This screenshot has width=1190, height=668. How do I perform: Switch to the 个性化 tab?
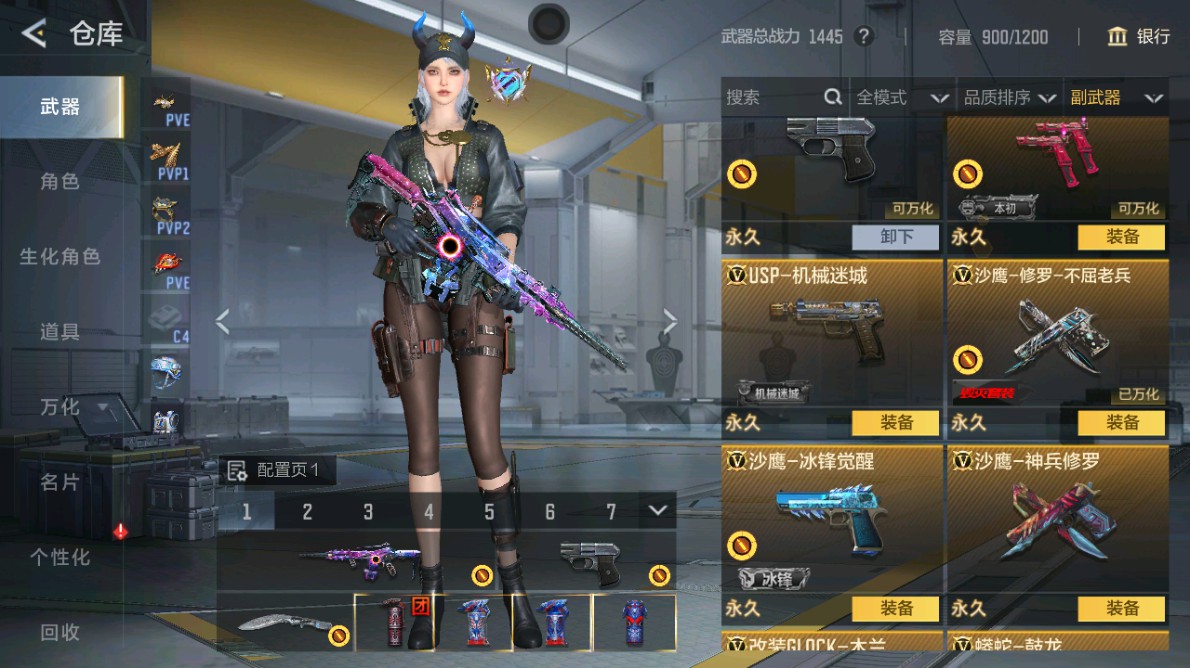point(60,557)
